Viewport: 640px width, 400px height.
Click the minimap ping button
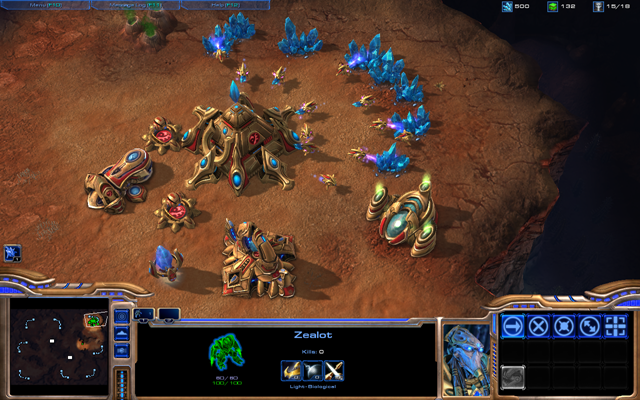point(122,316)
